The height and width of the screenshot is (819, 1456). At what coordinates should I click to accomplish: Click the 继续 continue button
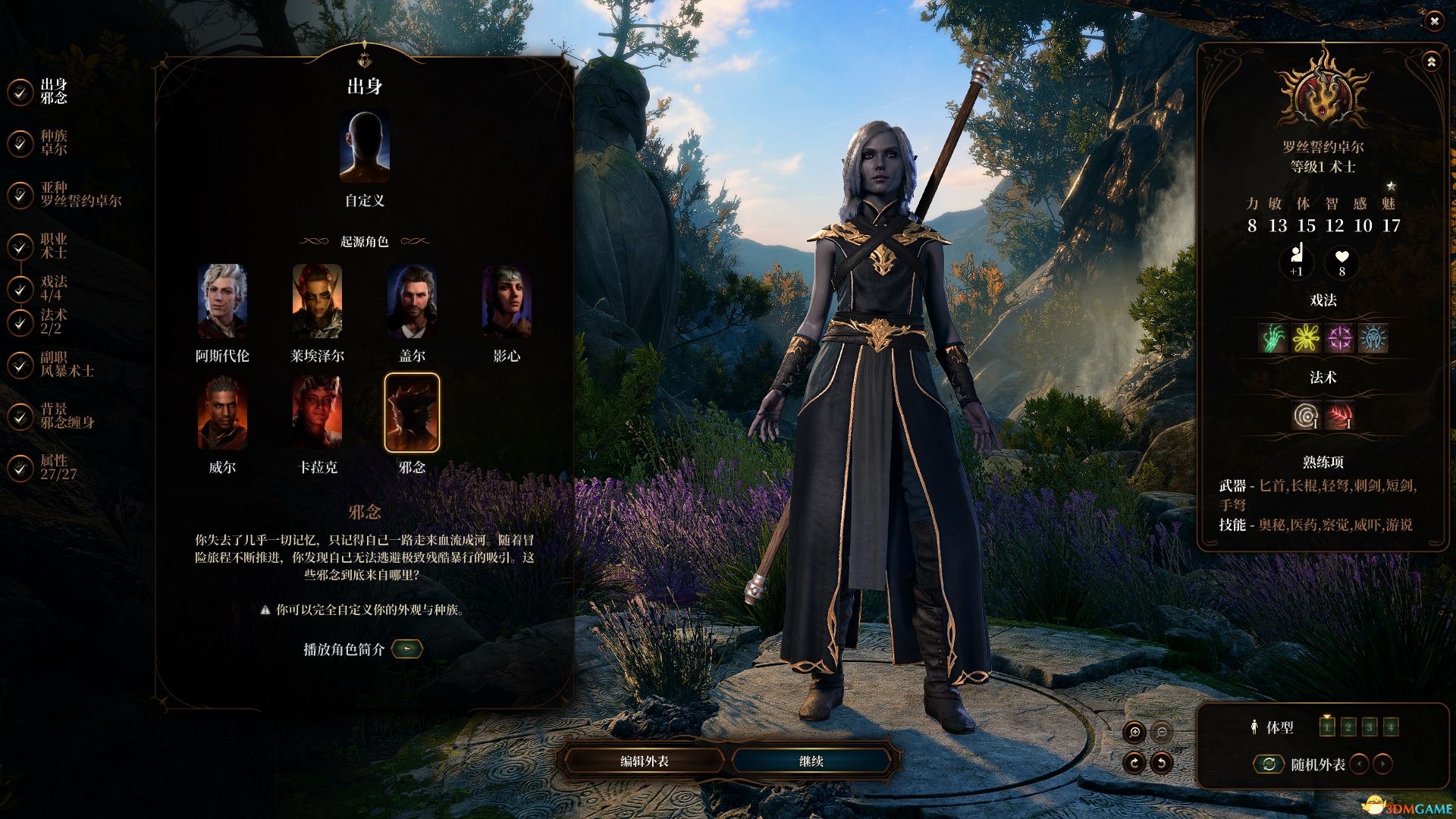click(811, 761)
